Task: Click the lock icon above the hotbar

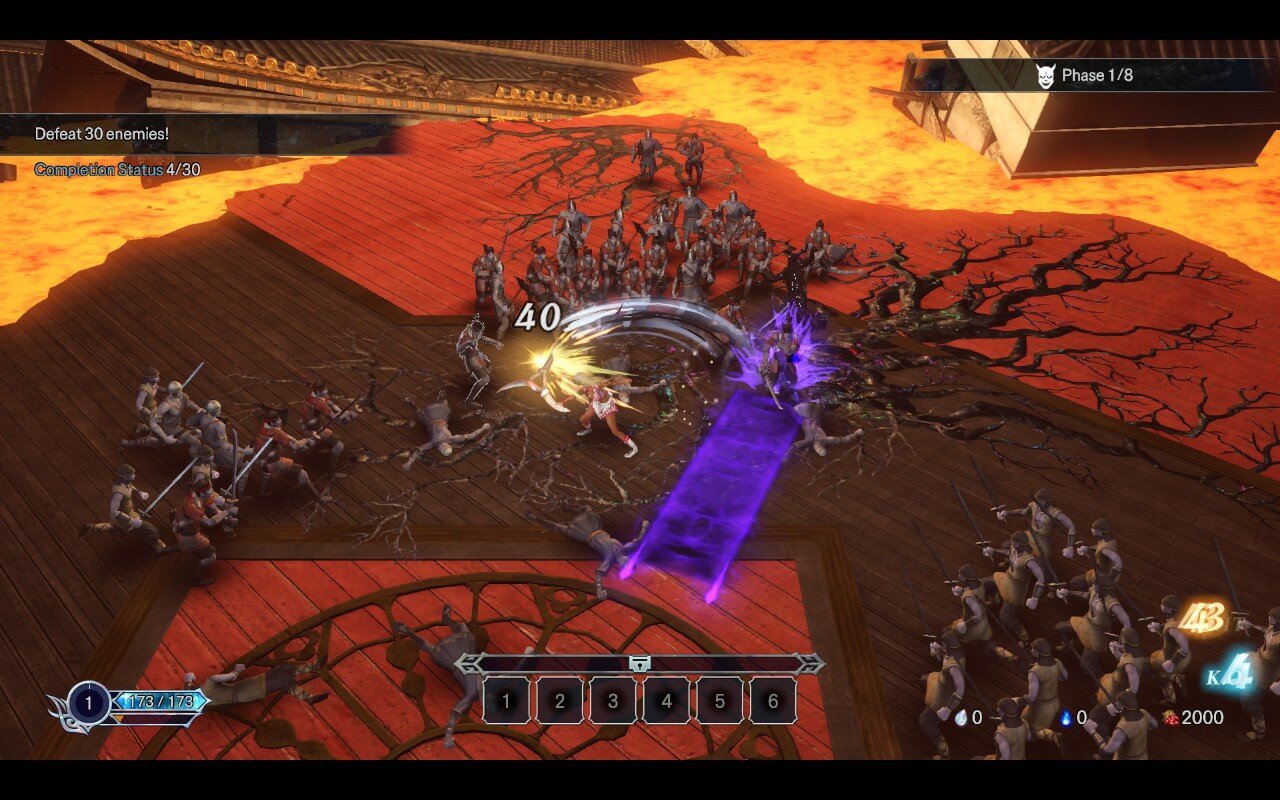Action: (x=639, y=663)
